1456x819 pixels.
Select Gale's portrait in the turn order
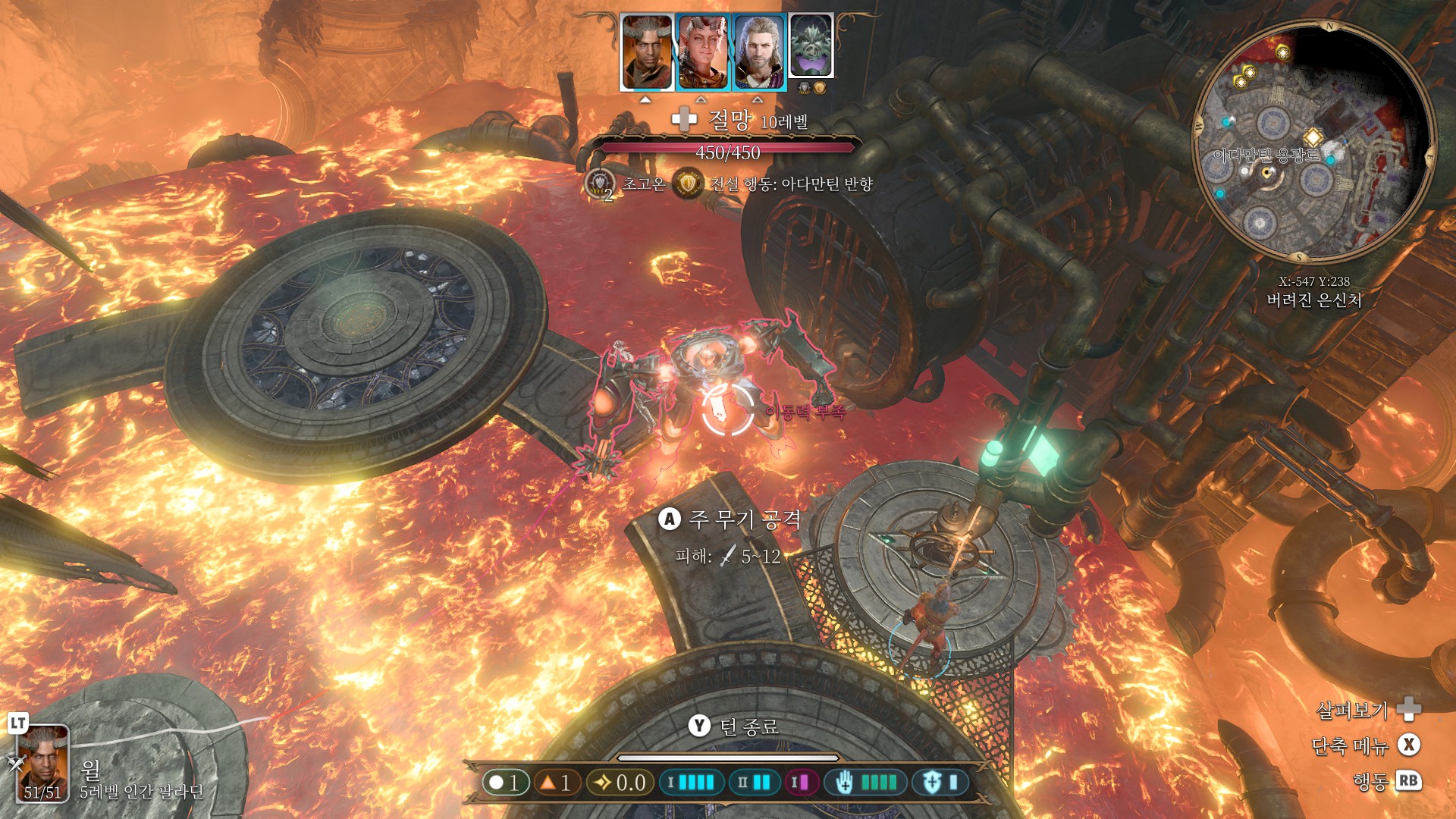point(758,52)
